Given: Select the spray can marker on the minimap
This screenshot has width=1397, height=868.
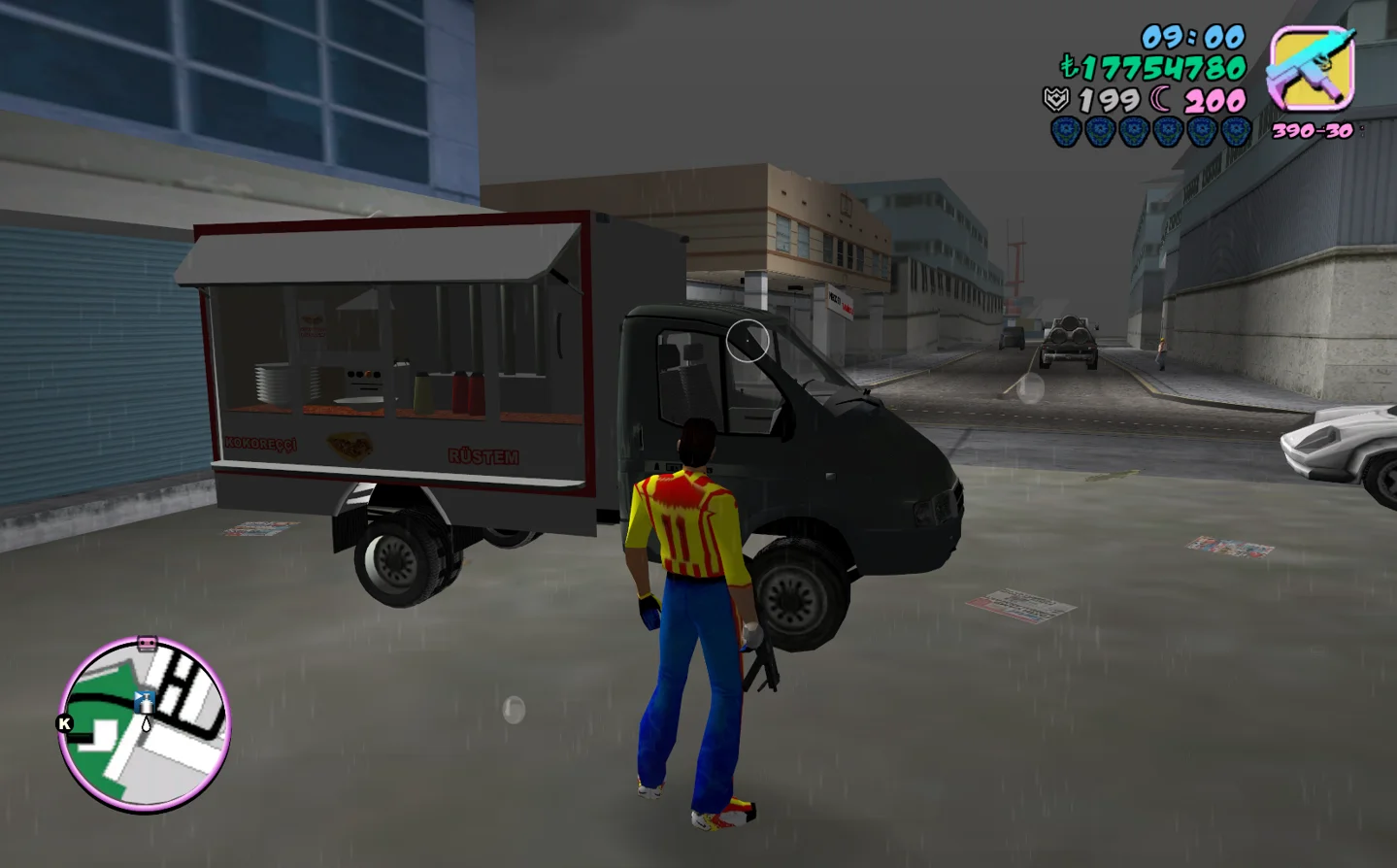Looking at the screenshot, I should [146, 701].
